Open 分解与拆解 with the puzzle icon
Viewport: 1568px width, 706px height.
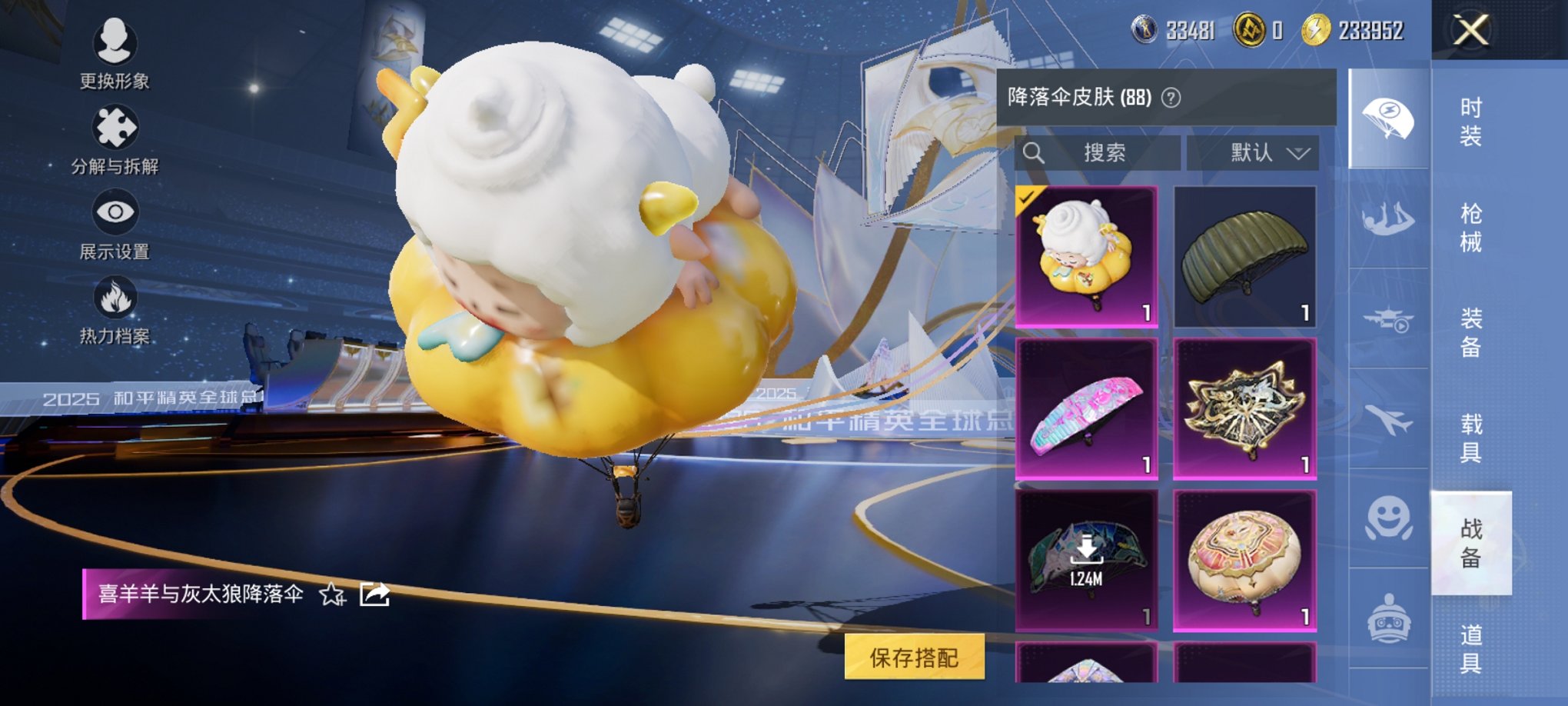tap(112, 125)
